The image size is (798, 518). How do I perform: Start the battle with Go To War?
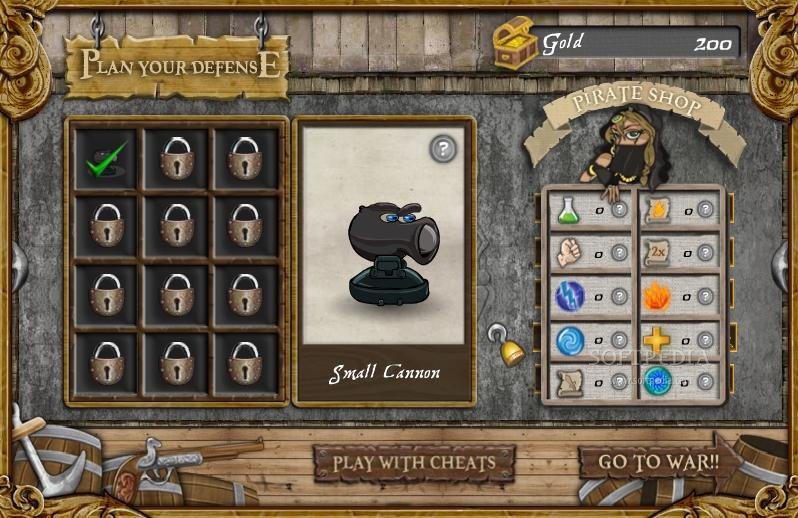[x=658, y=462]
